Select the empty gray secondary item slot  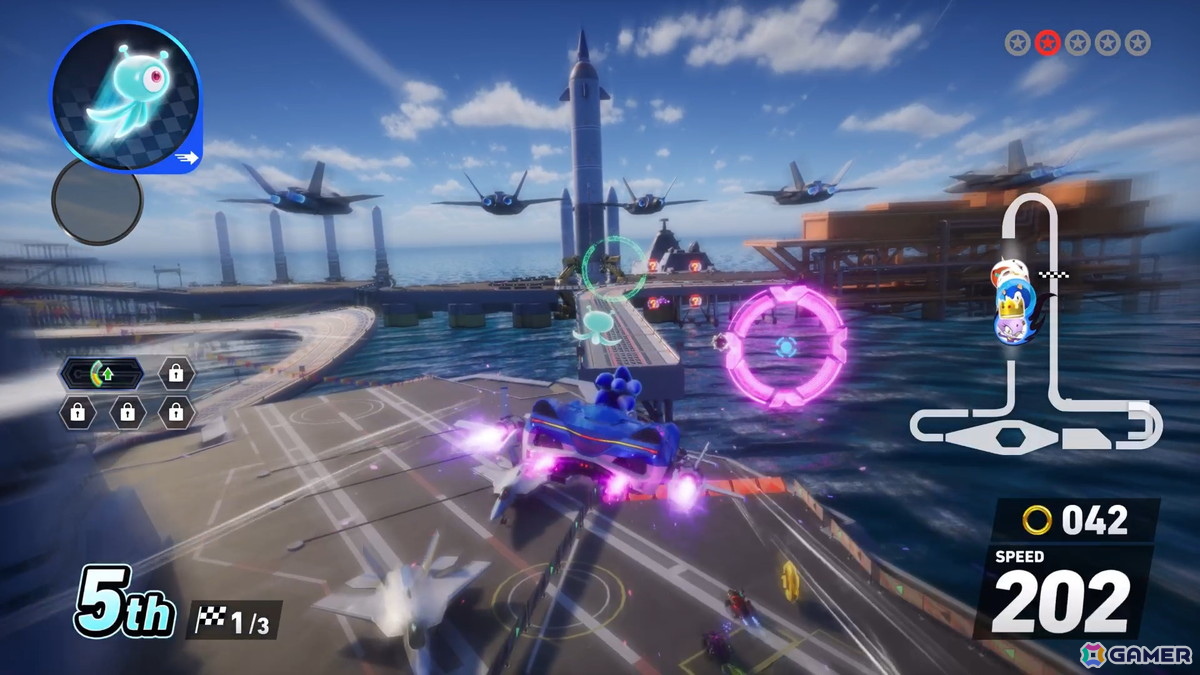(97, 201)
